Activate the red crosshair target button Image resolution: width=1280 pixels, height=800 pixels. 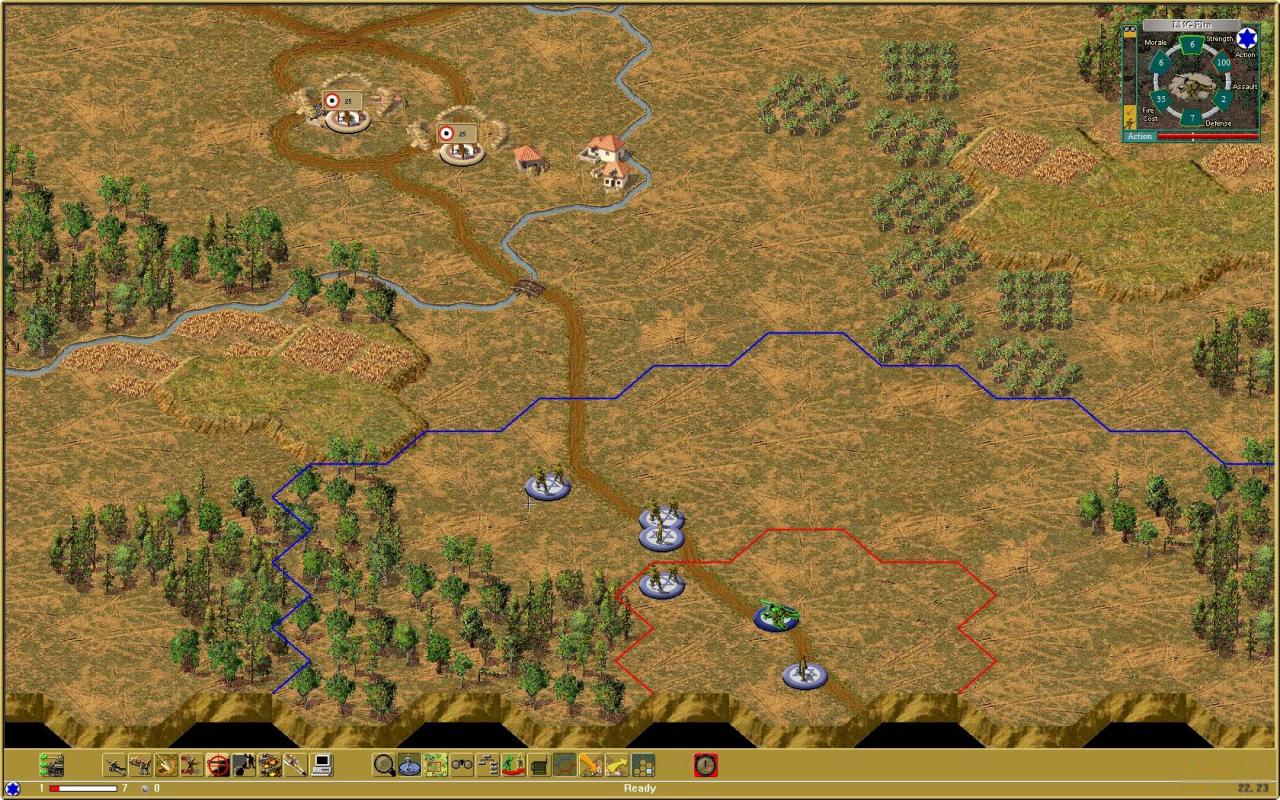(x=218, y=765)
